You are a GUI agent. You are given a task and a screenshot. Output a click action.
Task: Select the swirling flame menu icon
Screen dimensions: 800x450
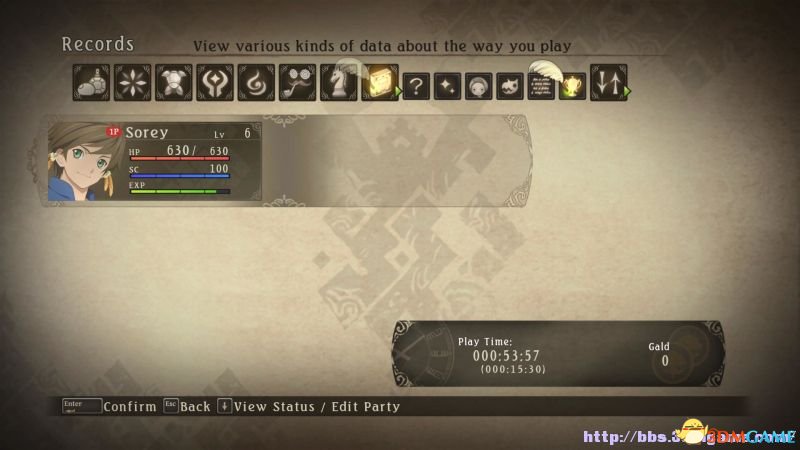253,83
